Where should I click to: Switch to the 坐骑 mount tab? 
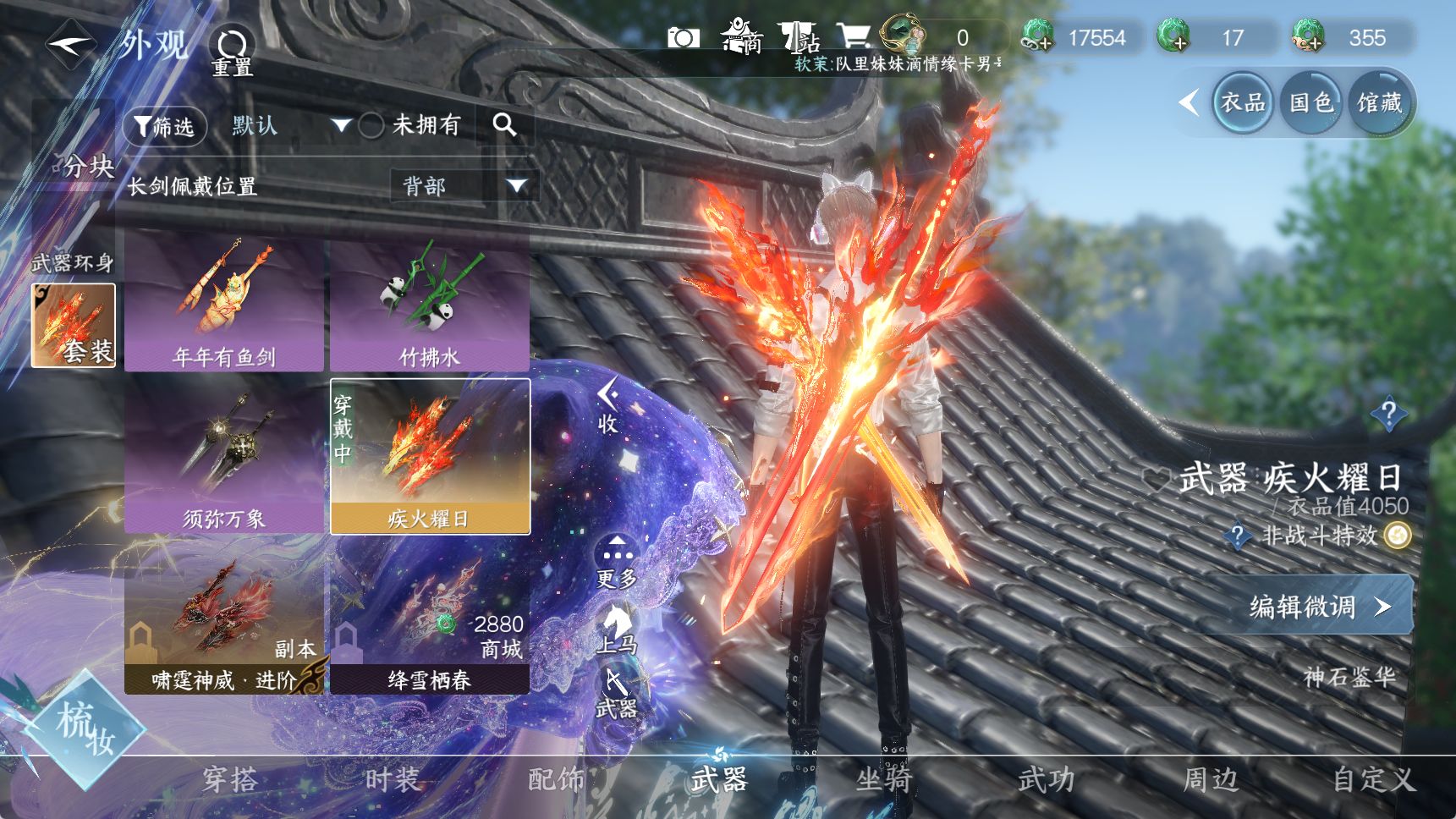coord(883,779)
